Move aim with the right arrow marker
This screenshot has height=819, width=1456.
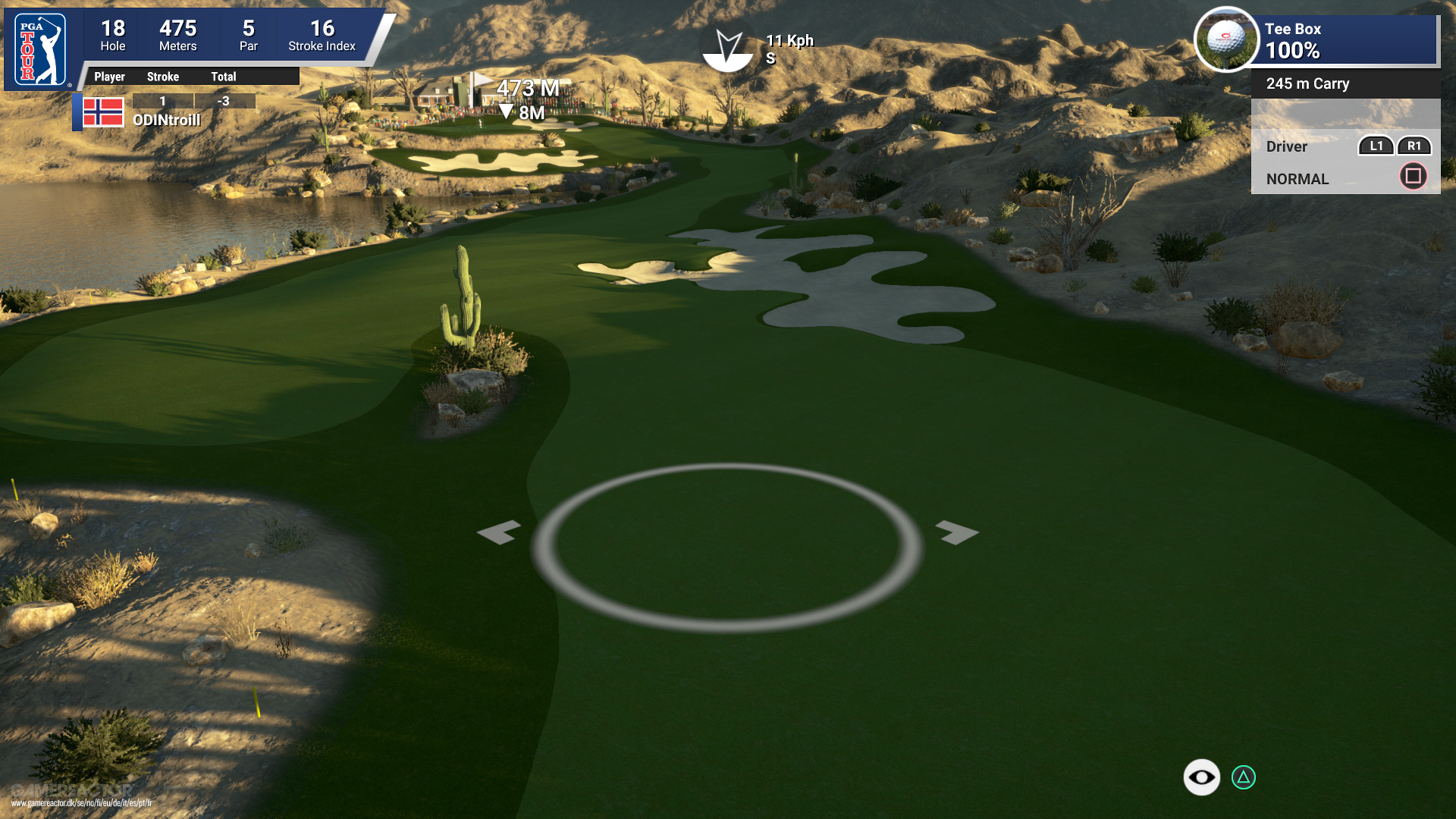(x=957, y=532)
